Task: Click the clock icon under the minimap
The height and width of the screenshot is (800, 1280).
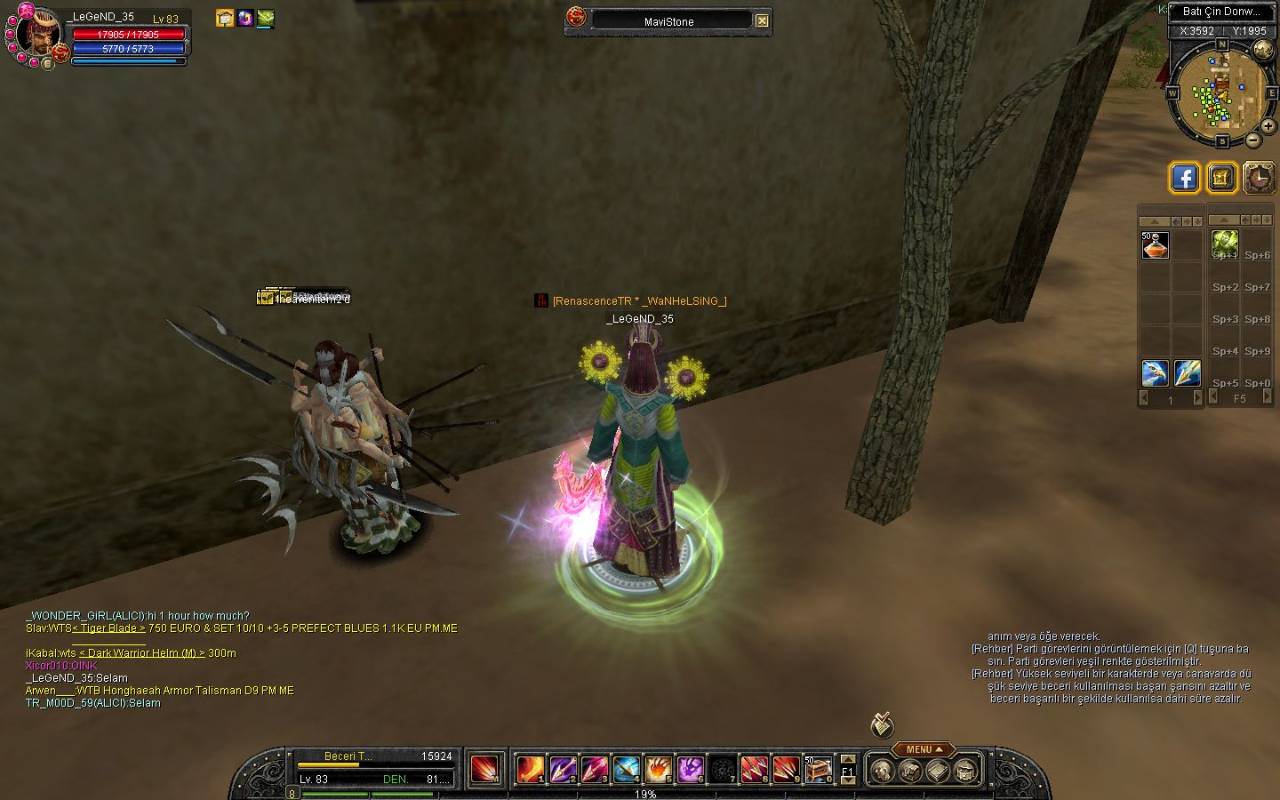Action: pos(1259,178)
